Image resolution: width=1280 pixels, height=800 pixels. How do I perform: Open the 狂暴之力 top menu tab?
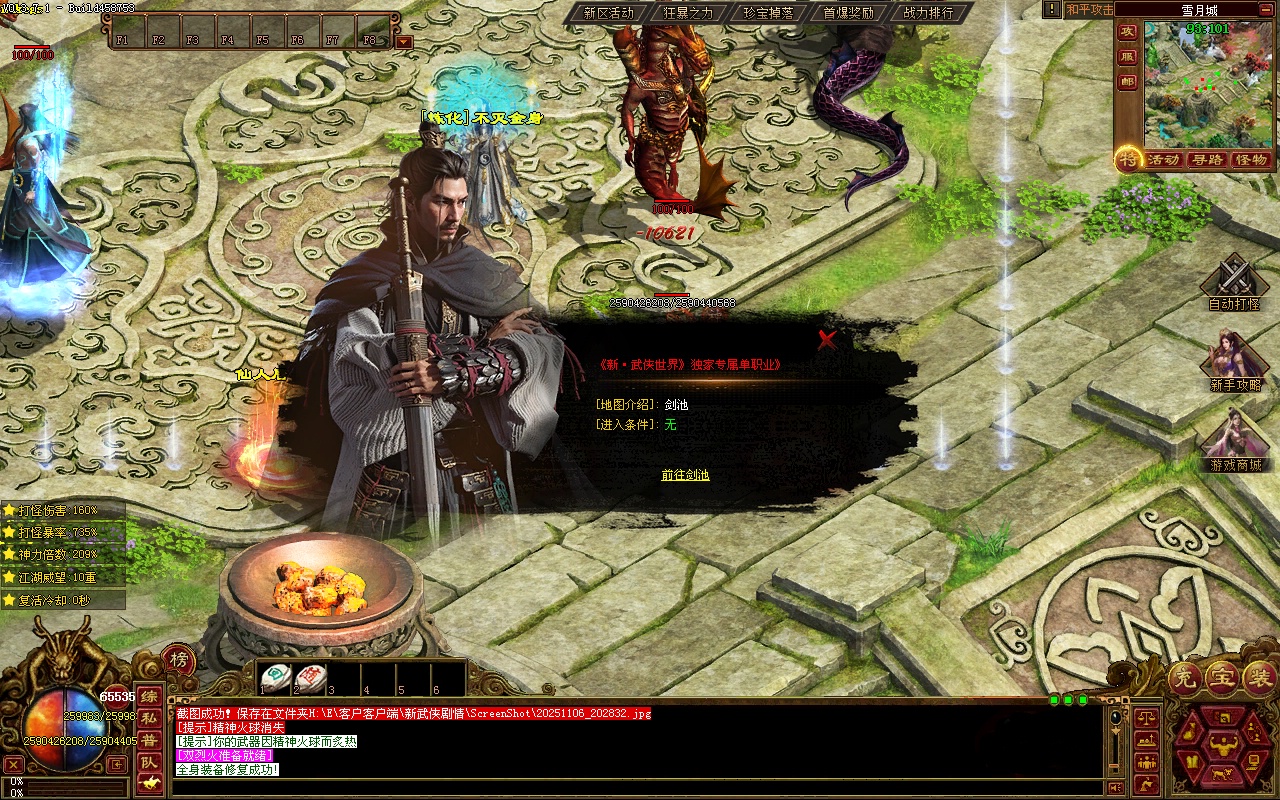coord(688,13)
